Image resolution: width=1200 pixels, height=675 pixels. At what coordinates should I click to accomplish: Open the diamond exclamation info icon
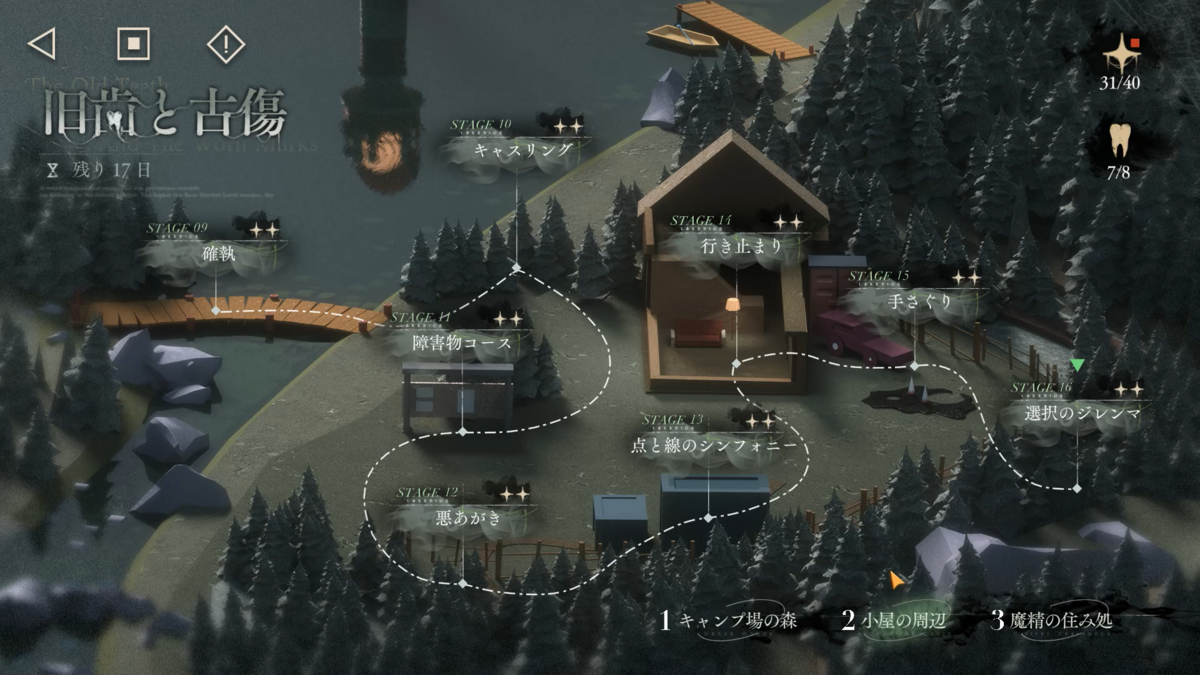pyautogui.click(x=226, y=44)
